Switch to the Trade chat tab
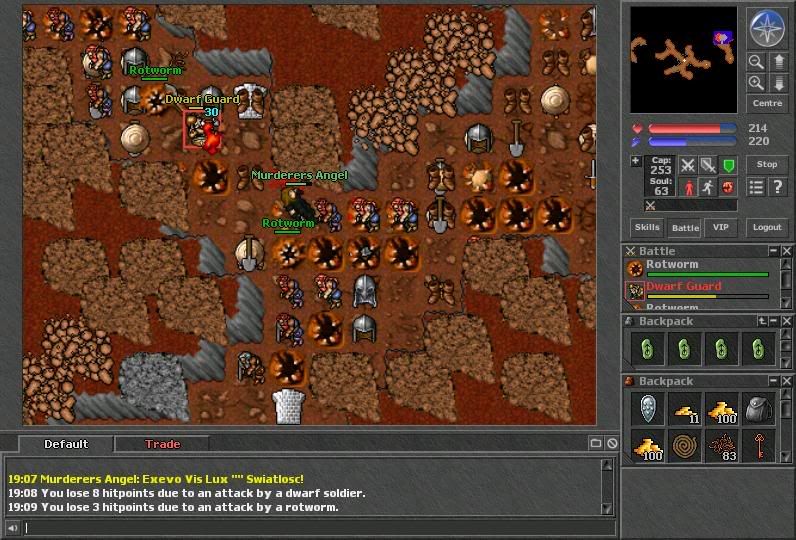Image resolution: width=796 pixels, height=540 pixels. click(162, 444)
